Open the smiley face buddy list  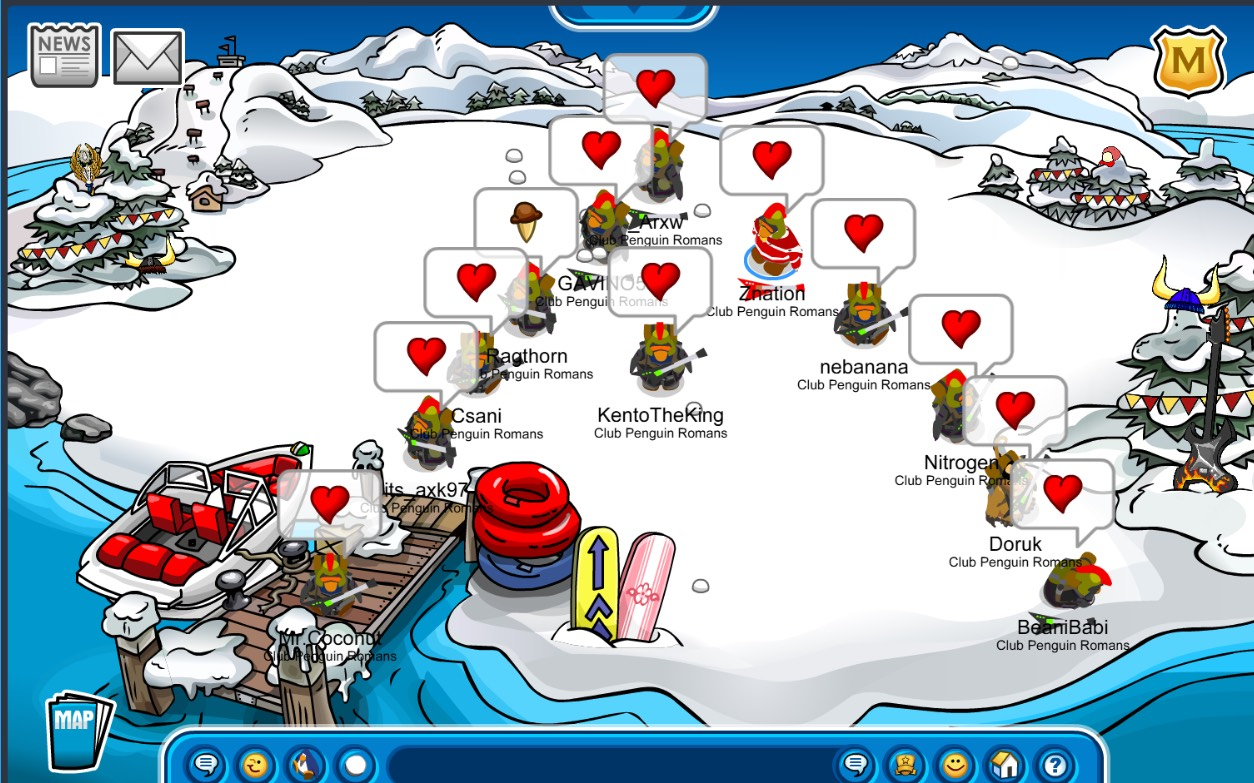(956, 765)
